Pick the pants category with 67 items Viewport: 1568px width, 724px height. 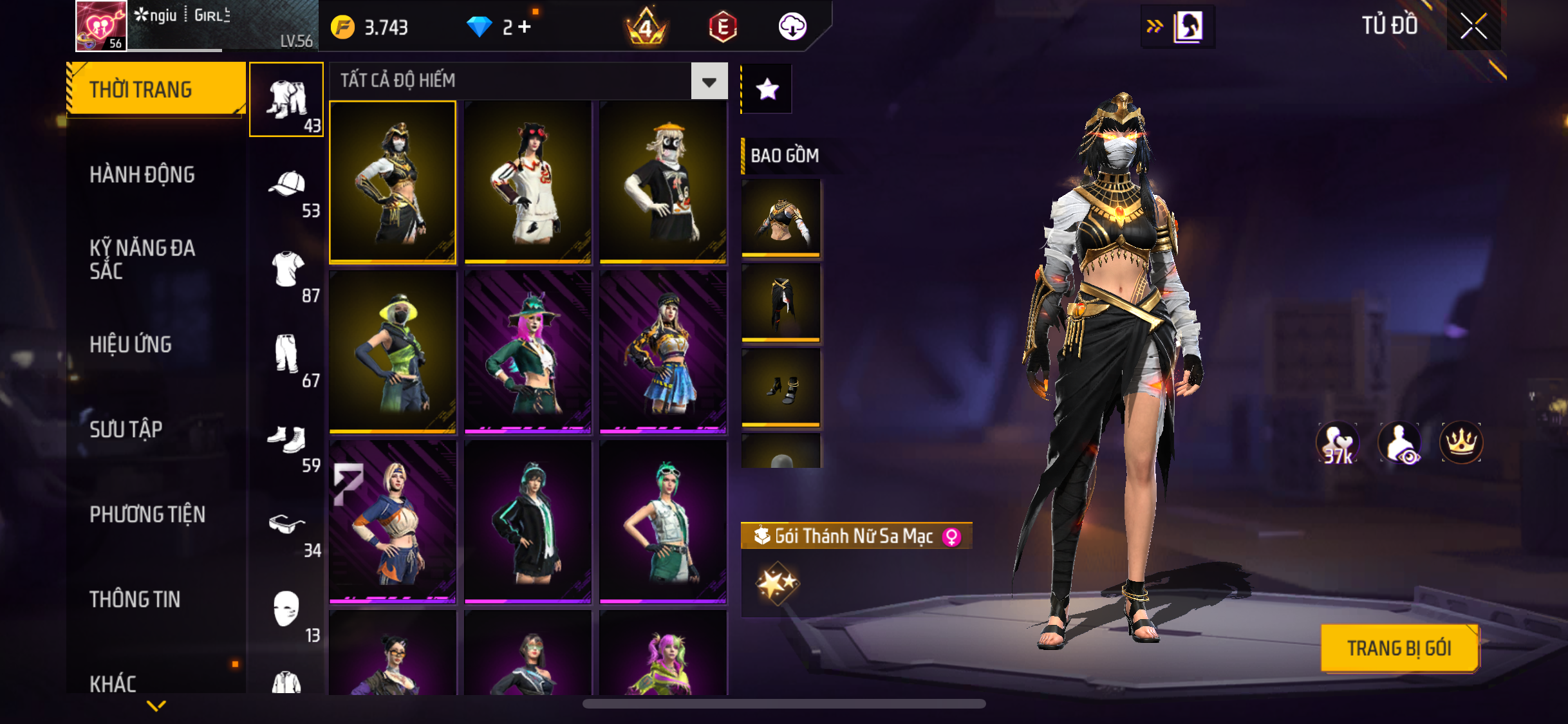(287, 358)
